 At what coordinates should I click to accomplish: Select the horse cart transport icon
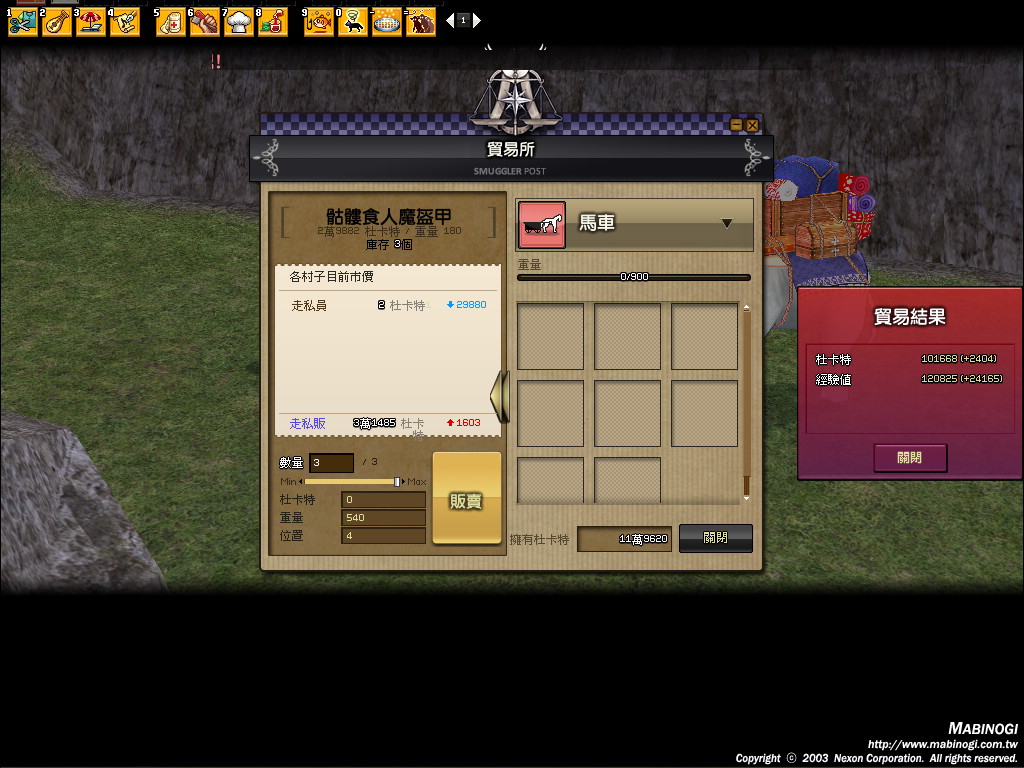[542, 225]
